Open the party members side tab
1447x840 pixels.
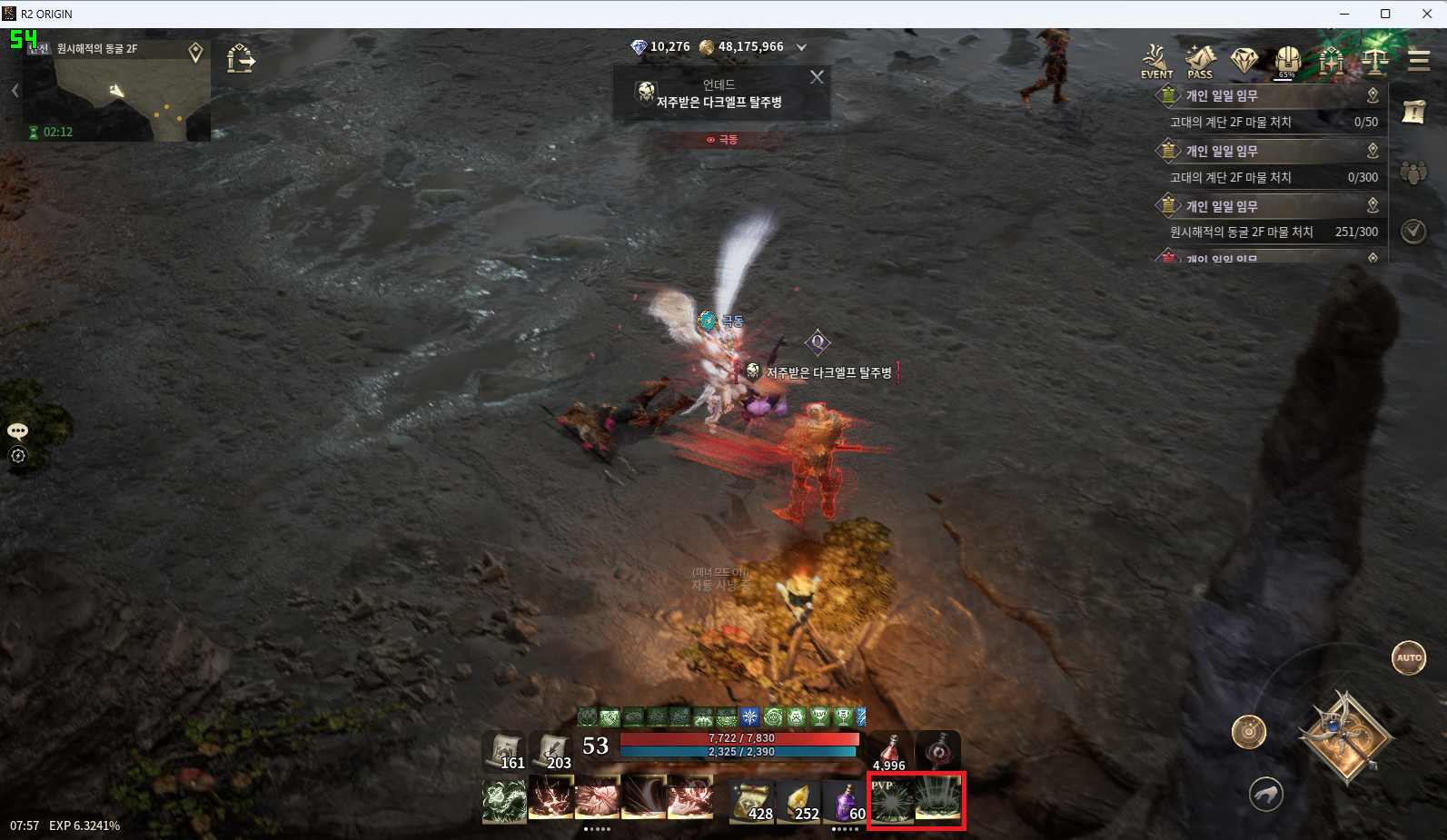click(1413, 172)
